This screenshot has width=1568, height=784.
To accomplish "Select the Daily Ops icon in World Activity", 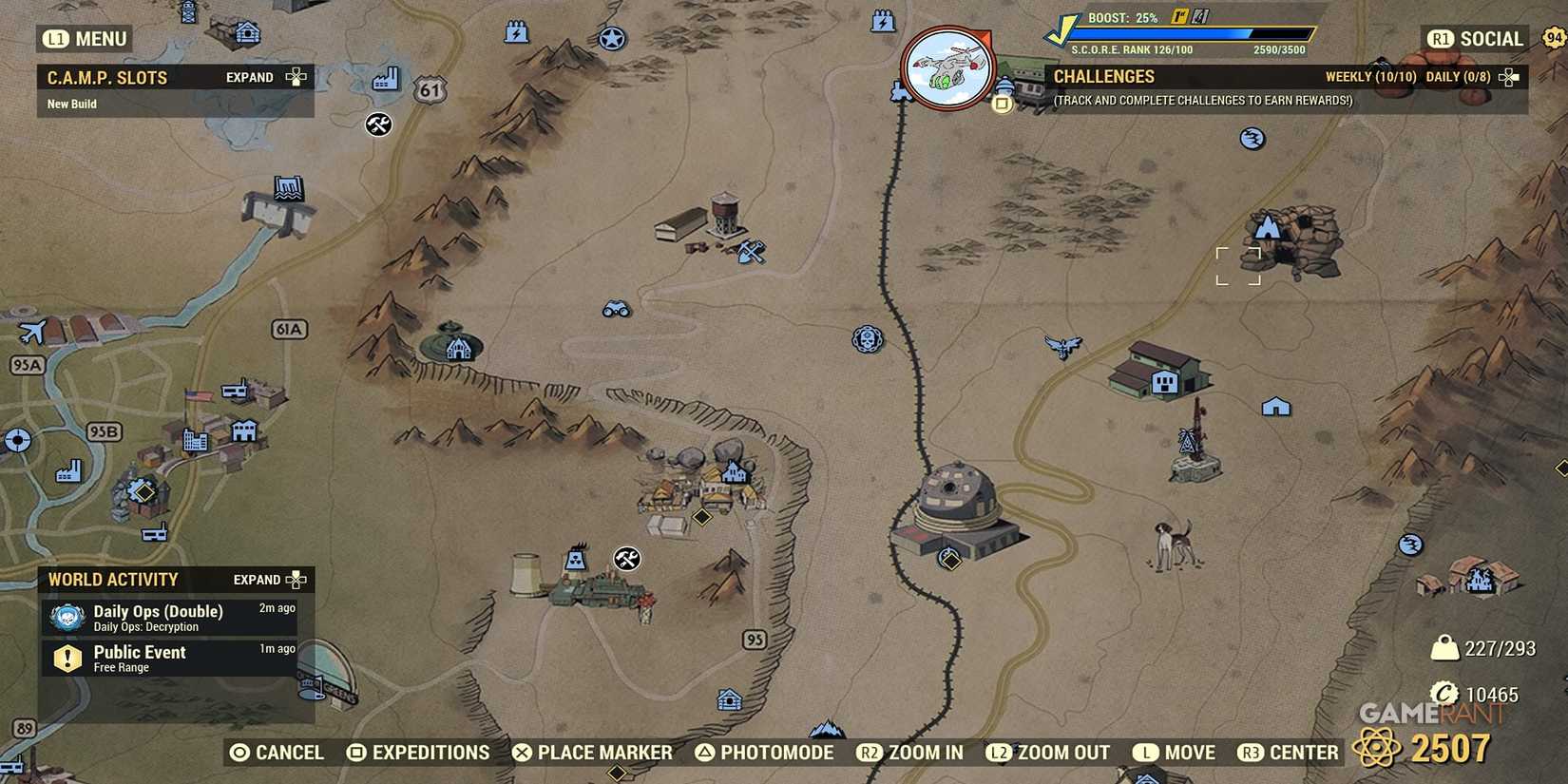I will click(x=66, y=614).
